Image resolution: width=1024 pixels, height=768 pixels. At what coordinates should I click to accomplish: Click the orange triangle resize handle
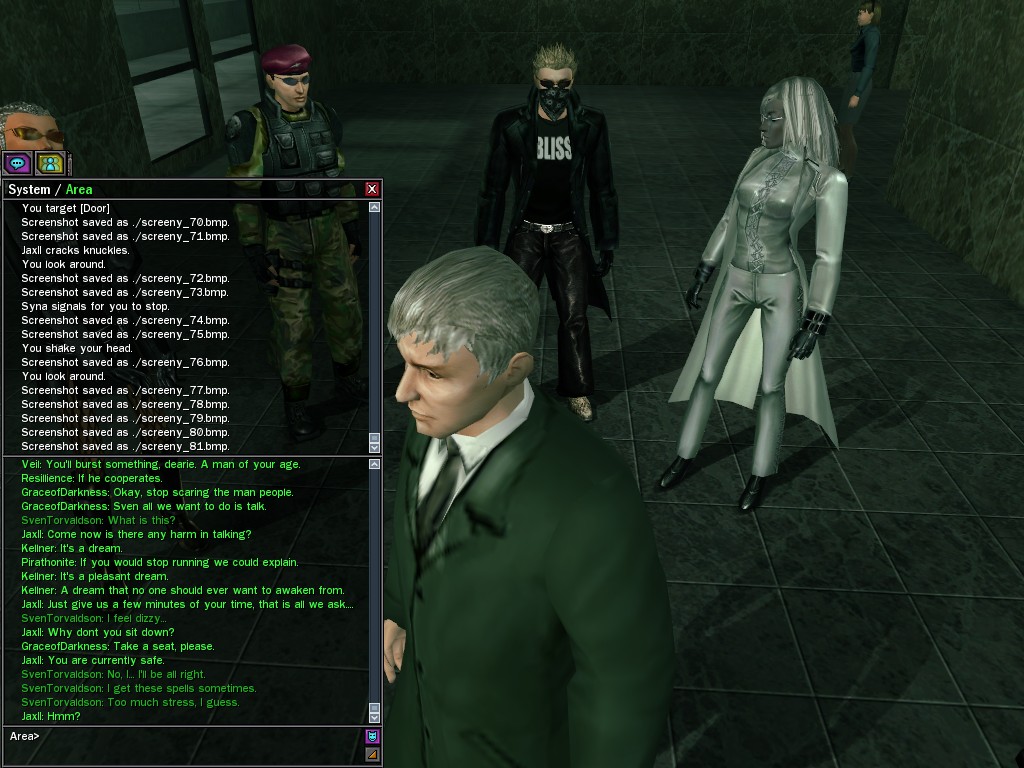372,754
